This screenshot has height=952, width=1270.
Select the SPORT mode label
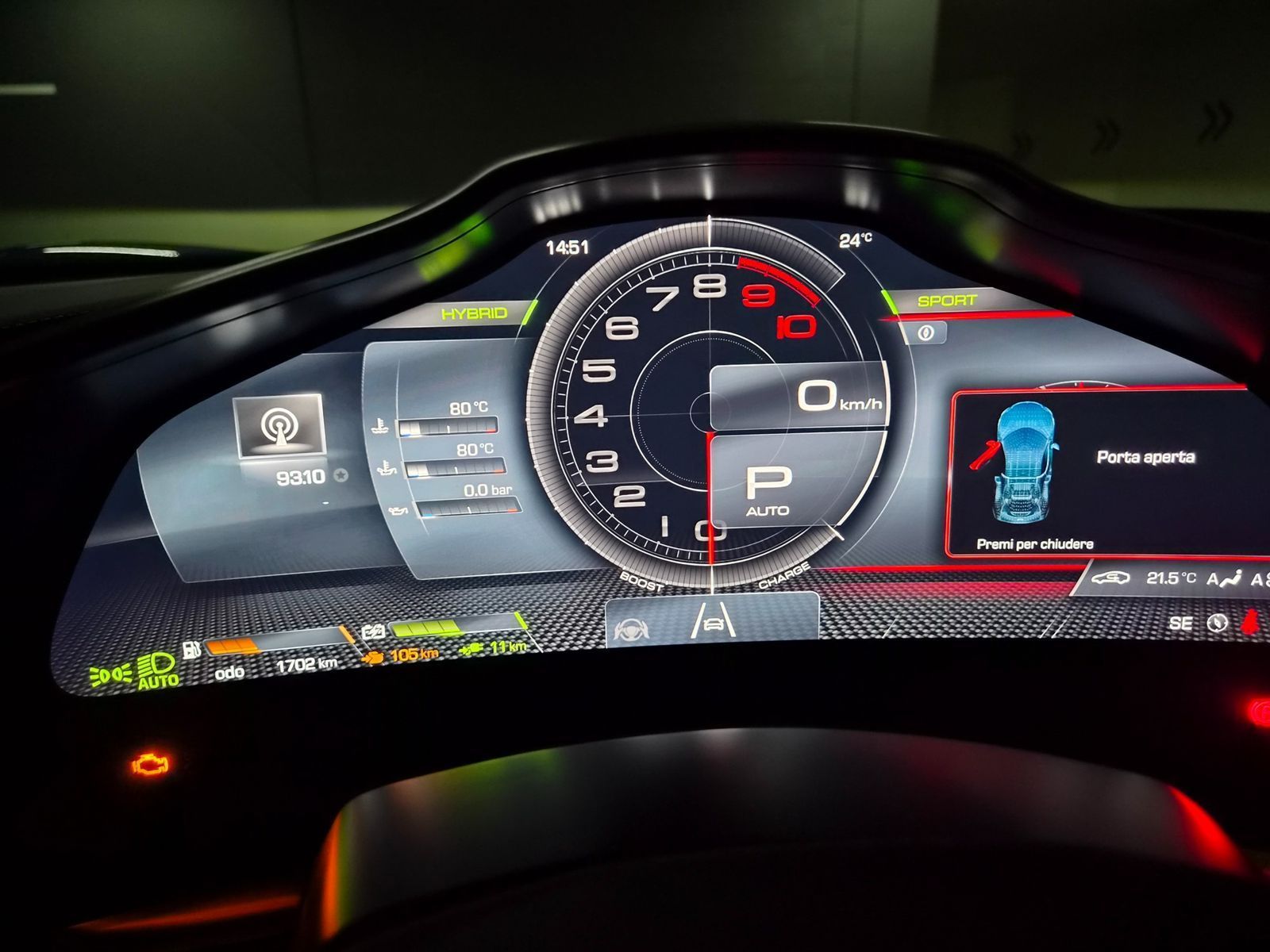tap(946, 301)
